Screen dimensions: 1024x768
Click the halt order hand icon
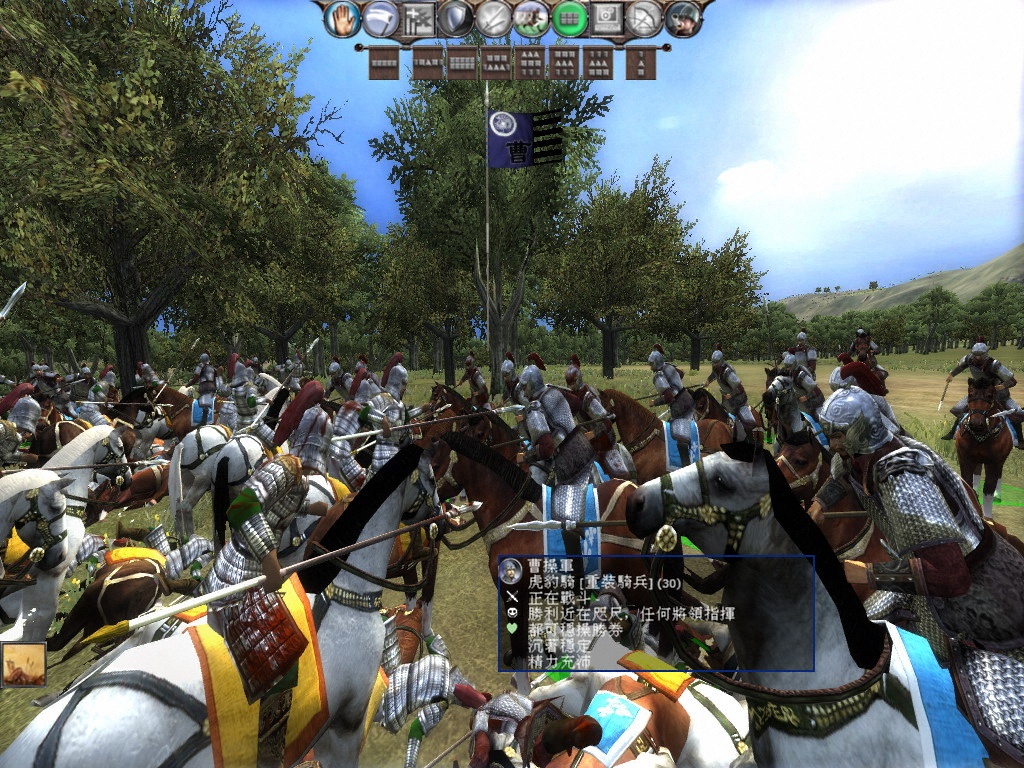tap(342, 19)
